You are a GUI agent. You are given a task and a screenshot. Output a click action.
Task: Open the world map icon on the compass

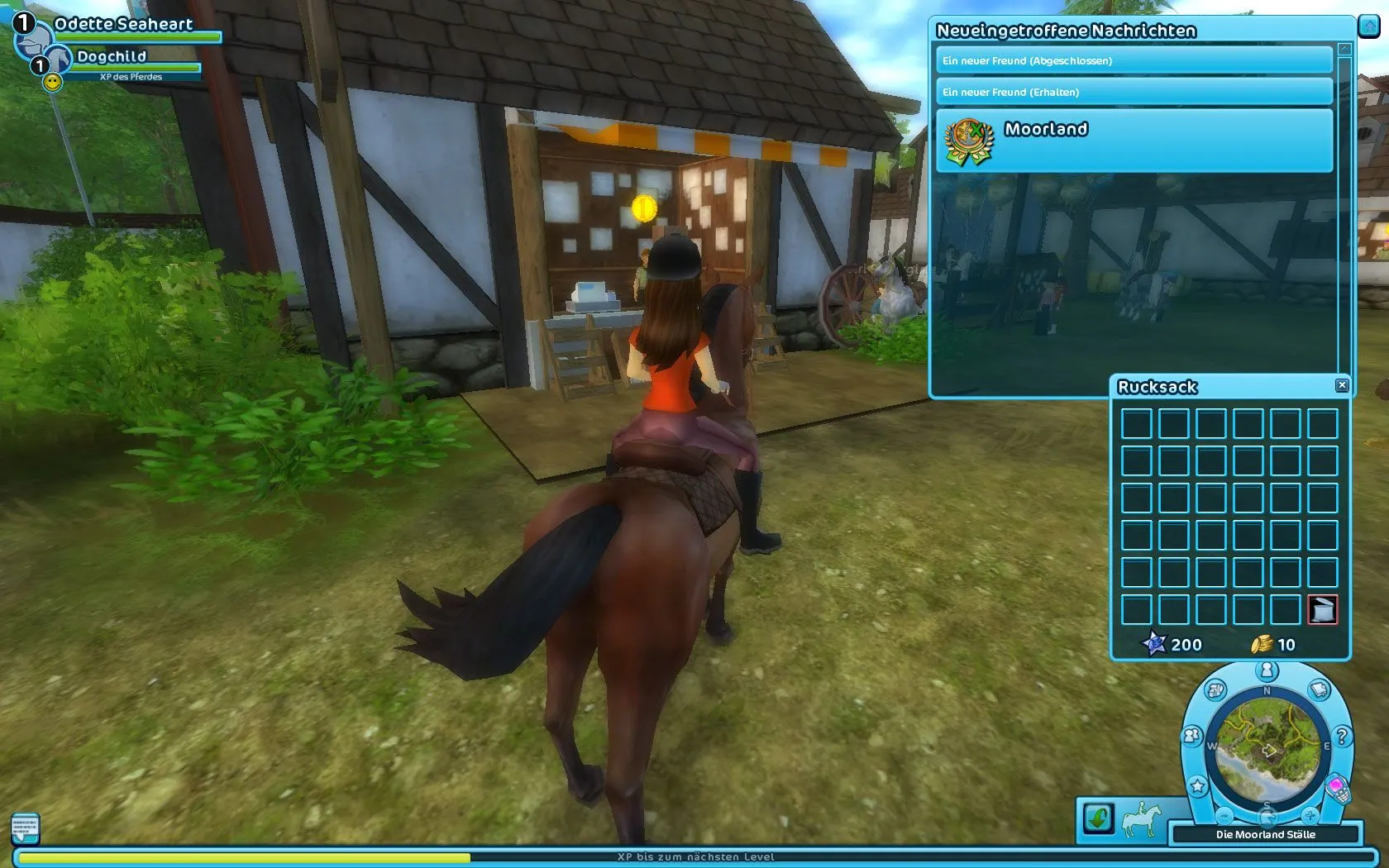click(1215, 692)
